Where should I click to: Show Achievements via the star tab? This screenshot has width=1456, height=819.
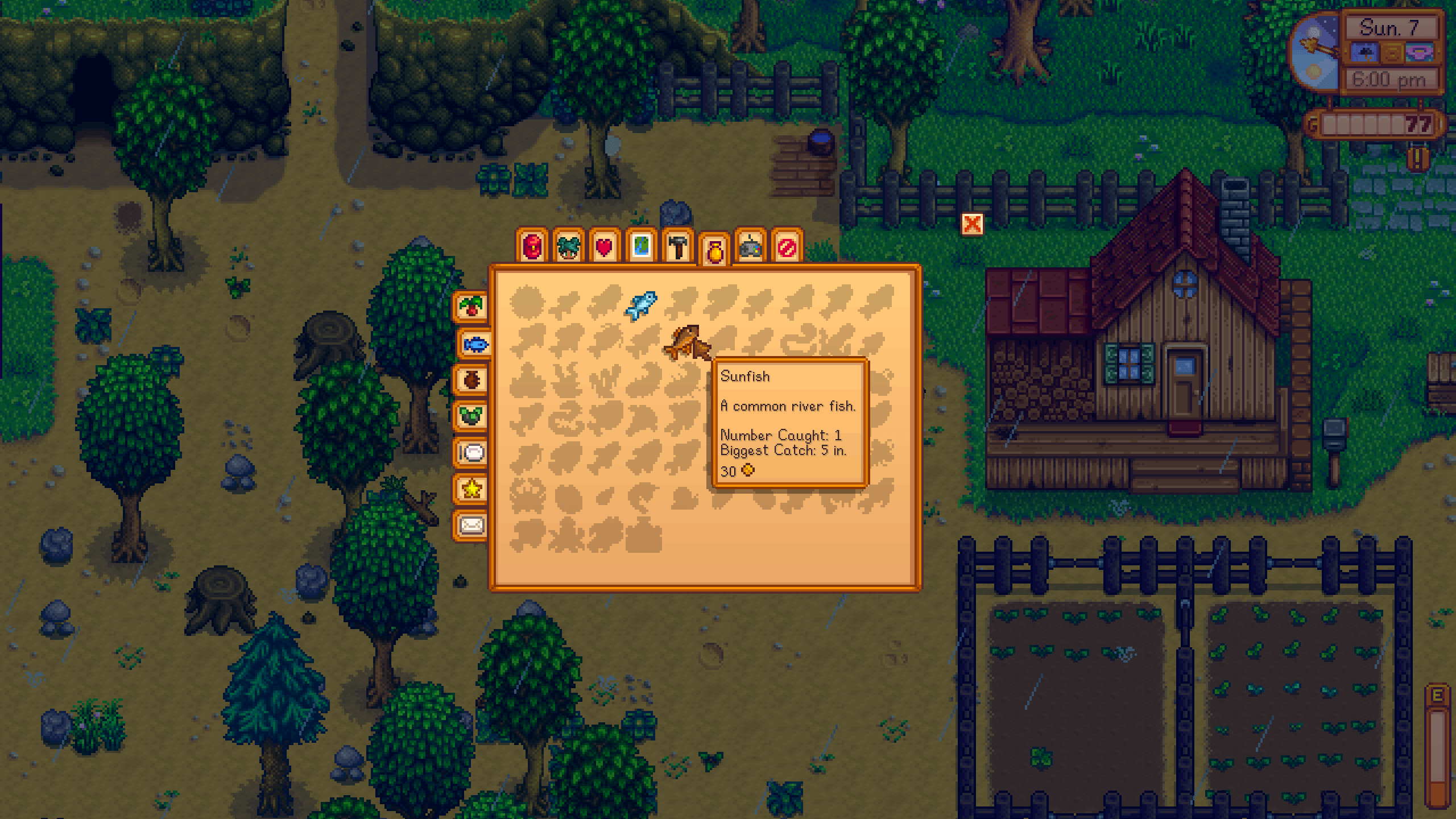click(x=472, y=487)
